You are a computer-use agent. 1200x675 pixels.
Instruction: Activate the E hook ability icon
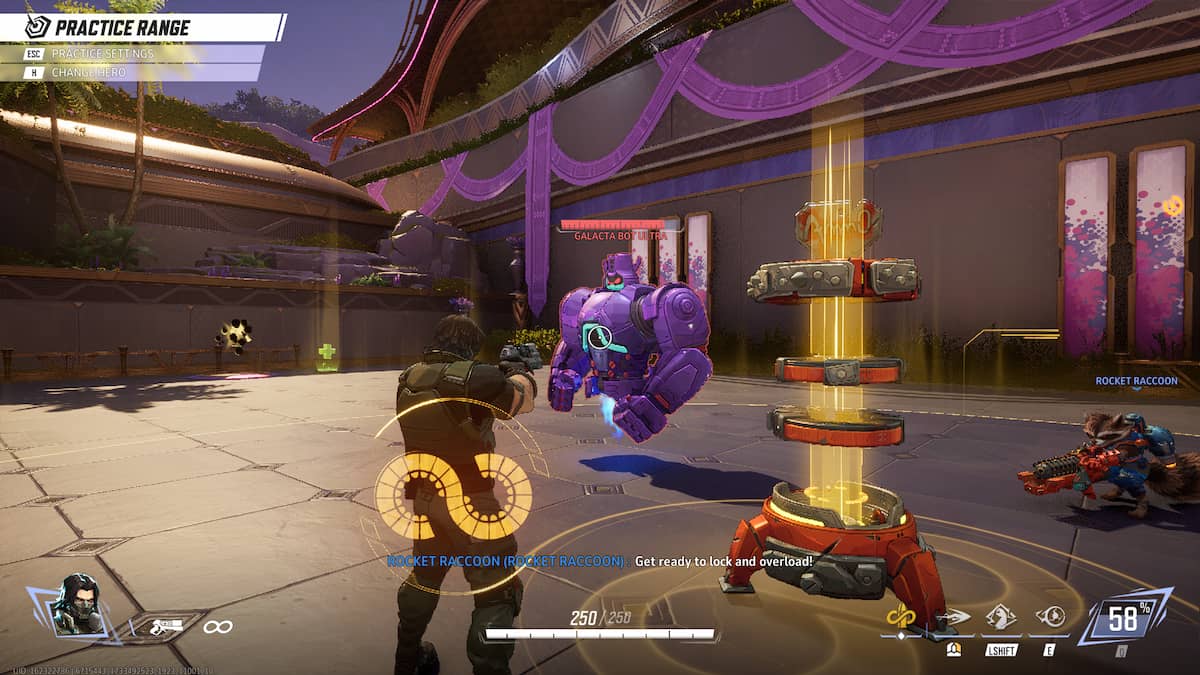[1050, 618]
